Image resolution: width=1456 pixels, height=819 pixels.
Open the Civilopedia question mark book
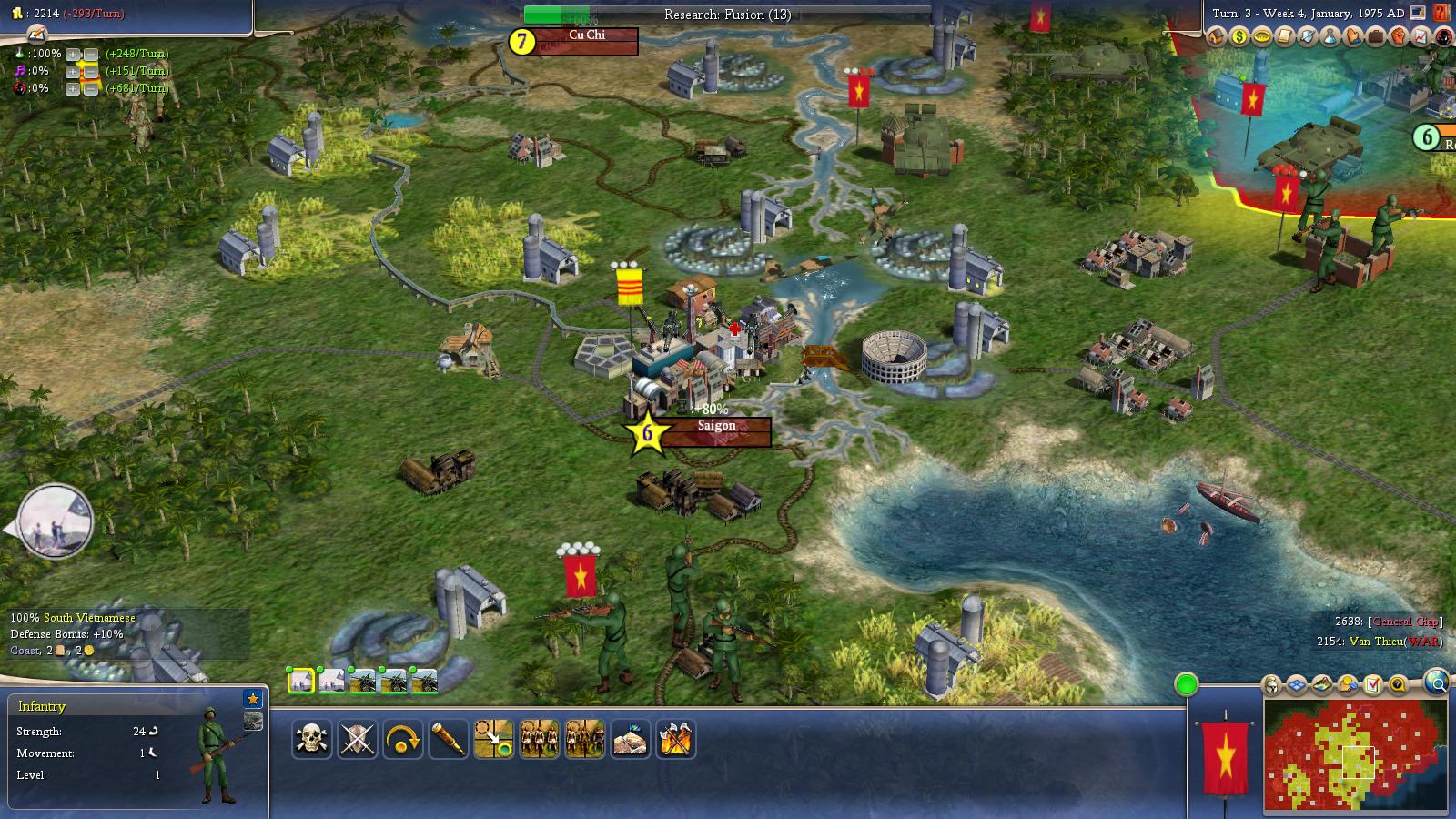1441,13
